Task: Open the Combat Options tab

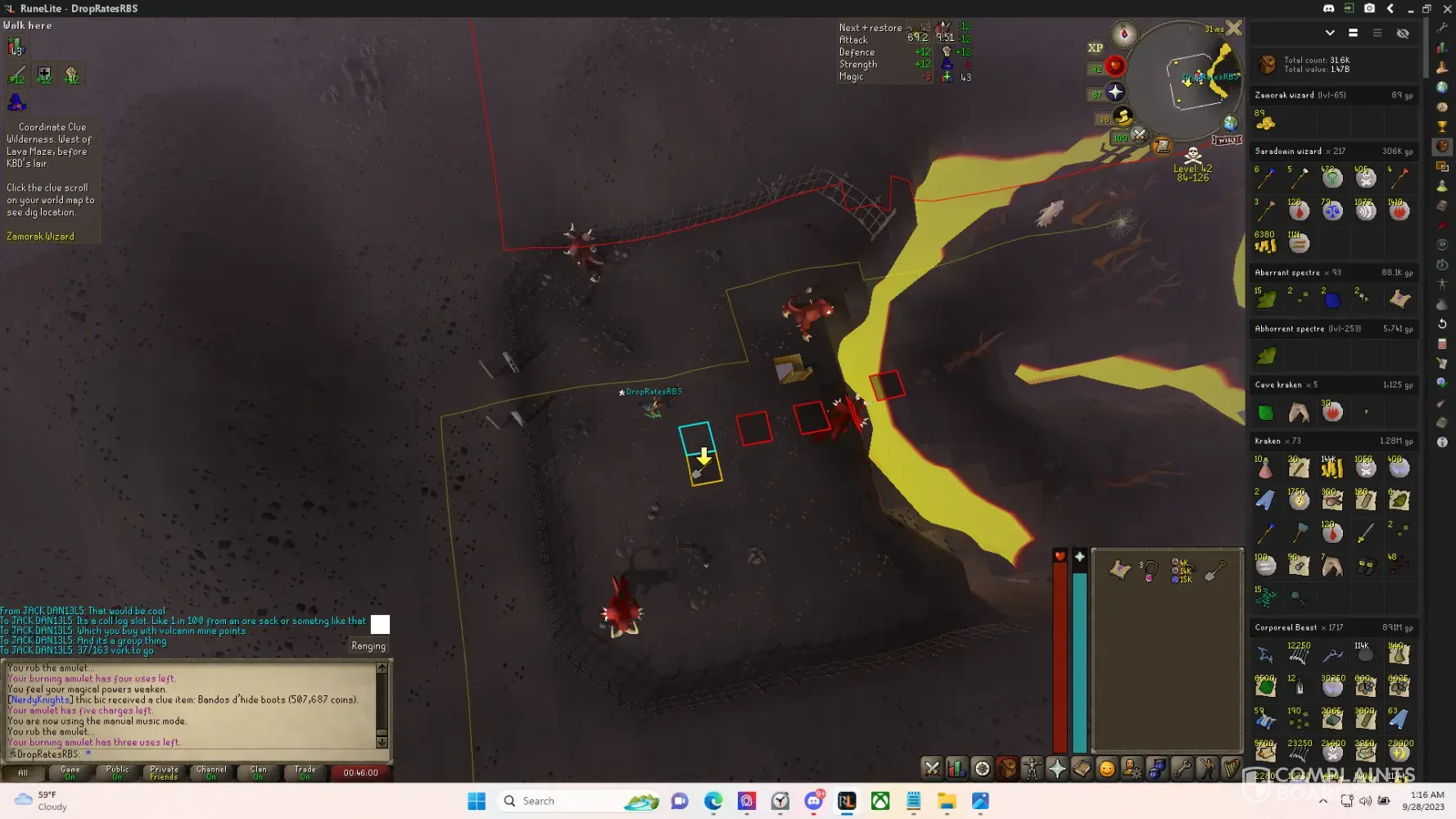Action: pos(932,768)
